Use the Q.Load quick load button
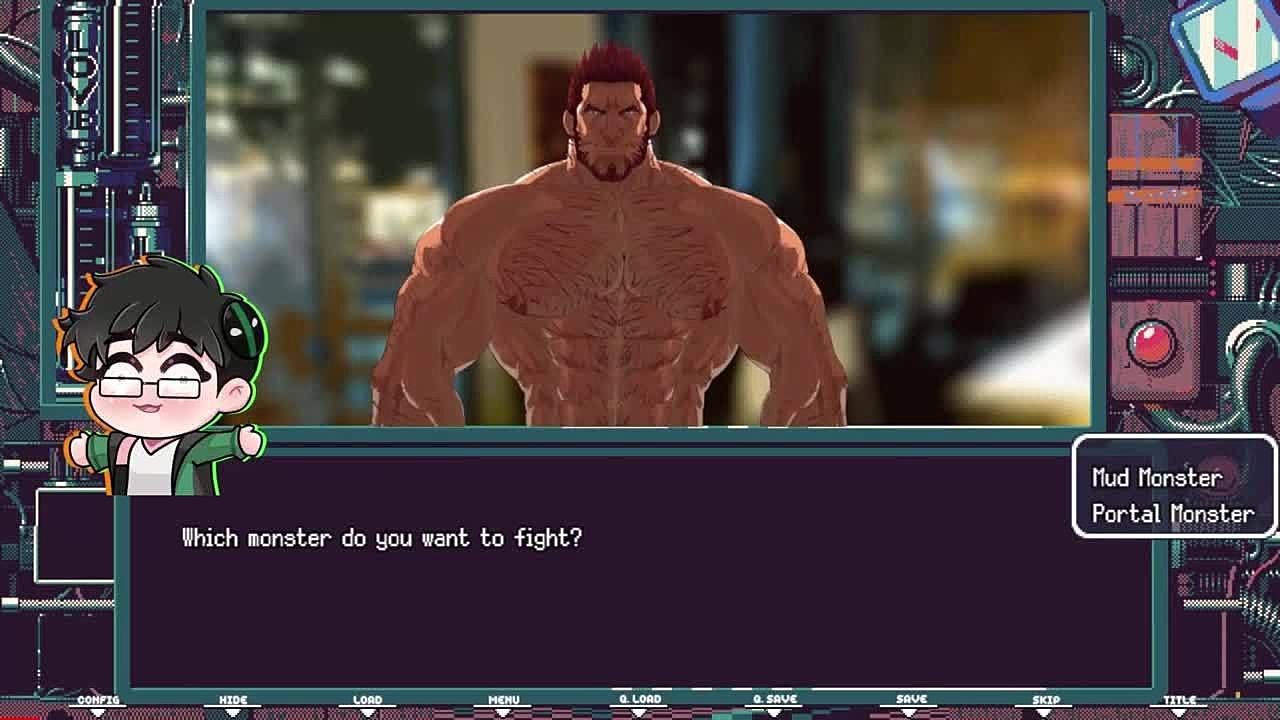The image size is (1280, 720). [640, 700]
